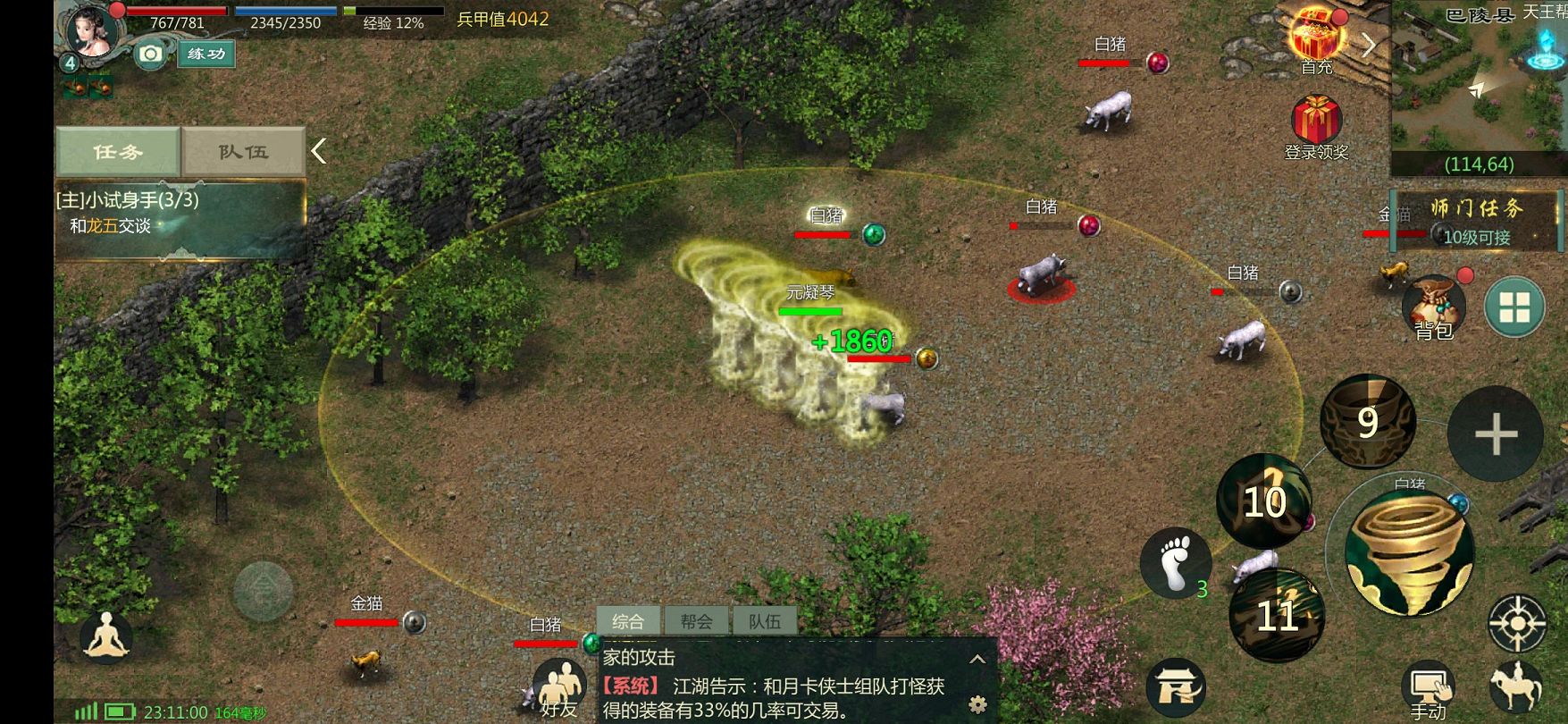Open the 首充 first-recharge treasure icon
Image resolution: width=1568 pixels, height=724 pixels.
coord(1316,39)
